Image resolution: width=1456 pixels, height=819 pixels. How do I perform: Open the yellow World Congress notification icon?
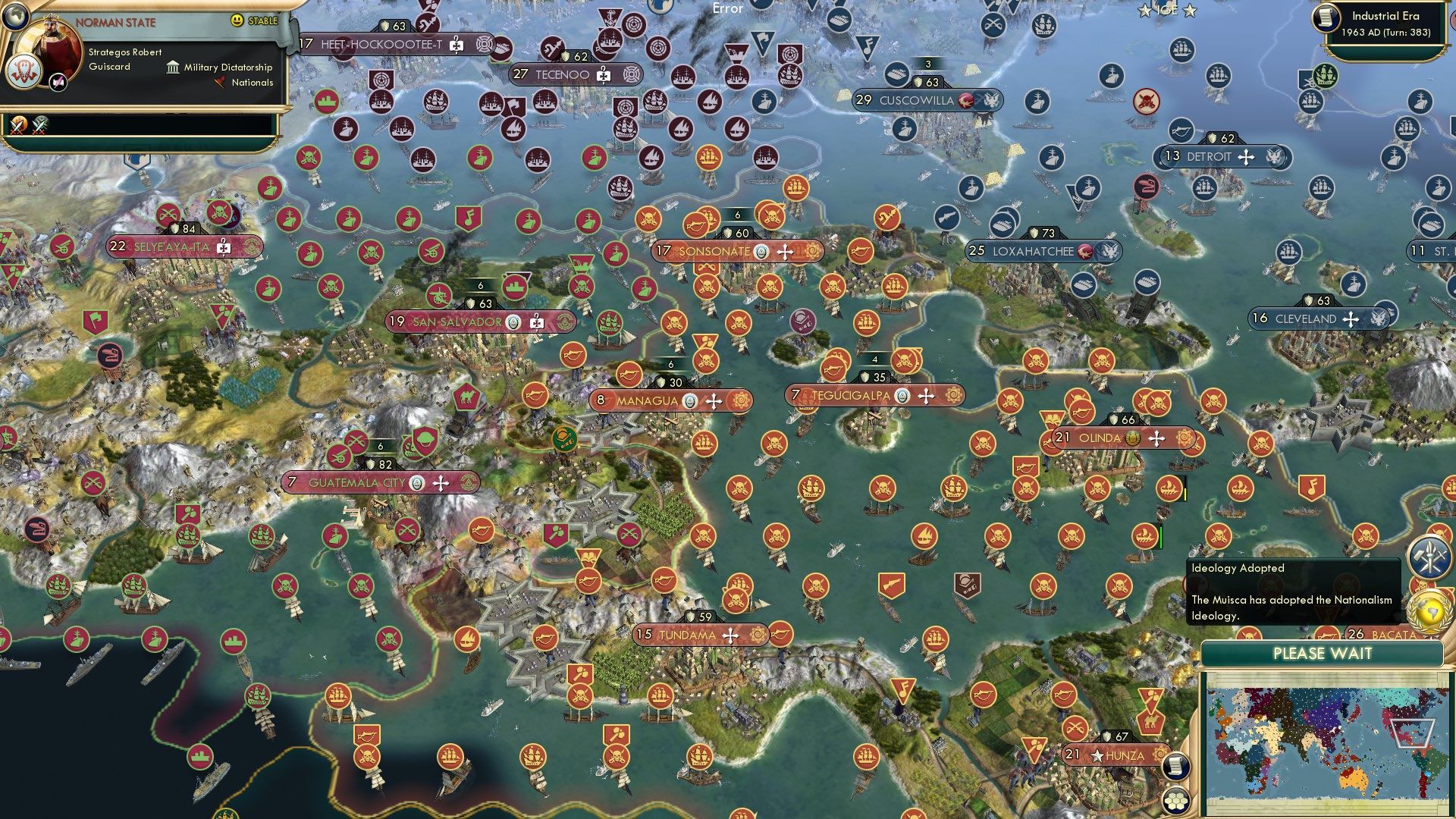point(1429,610)
